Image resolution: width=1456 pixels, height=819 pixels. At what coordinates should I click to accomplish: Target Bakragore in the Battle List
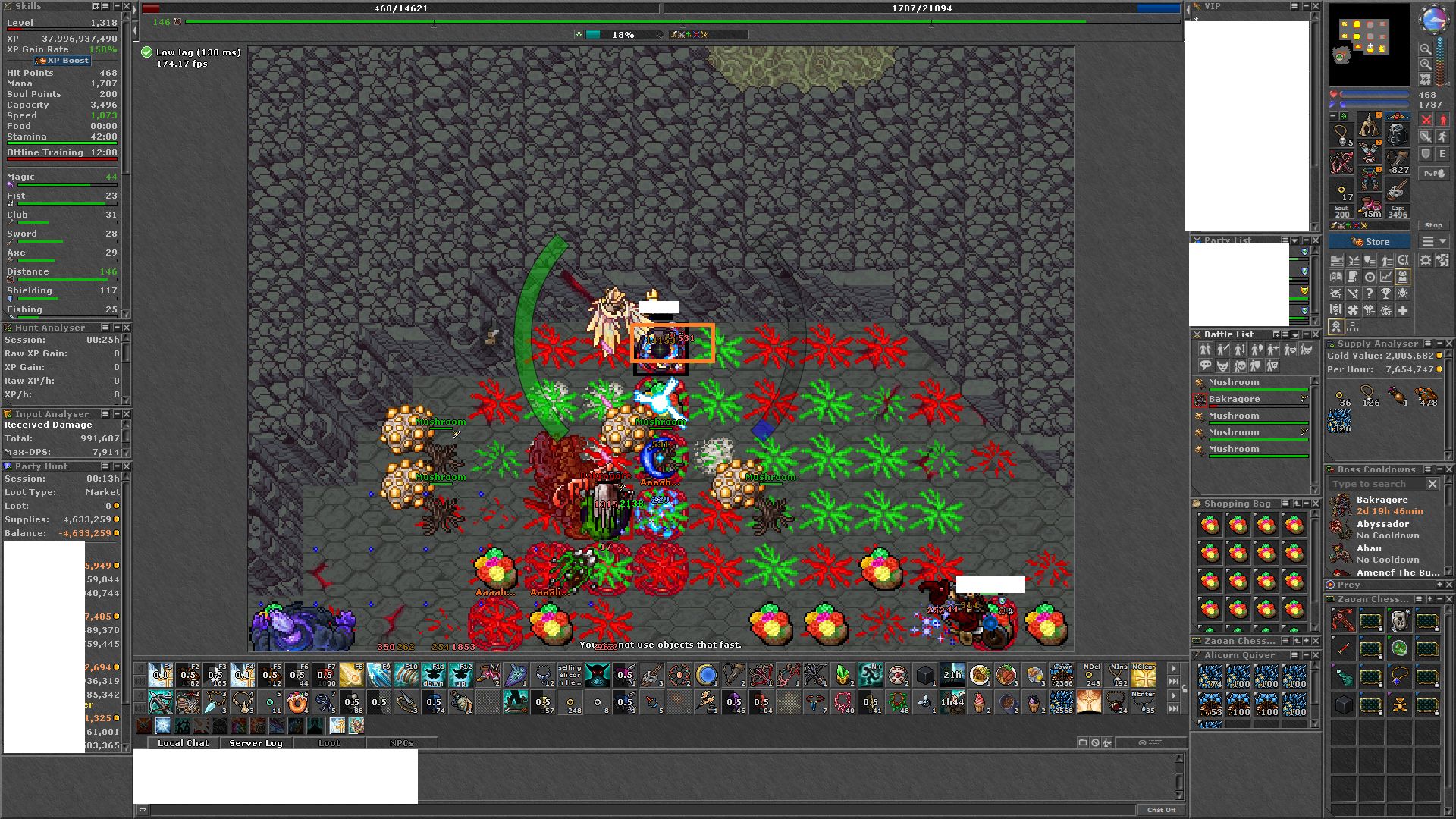[x=1234, y=399]
